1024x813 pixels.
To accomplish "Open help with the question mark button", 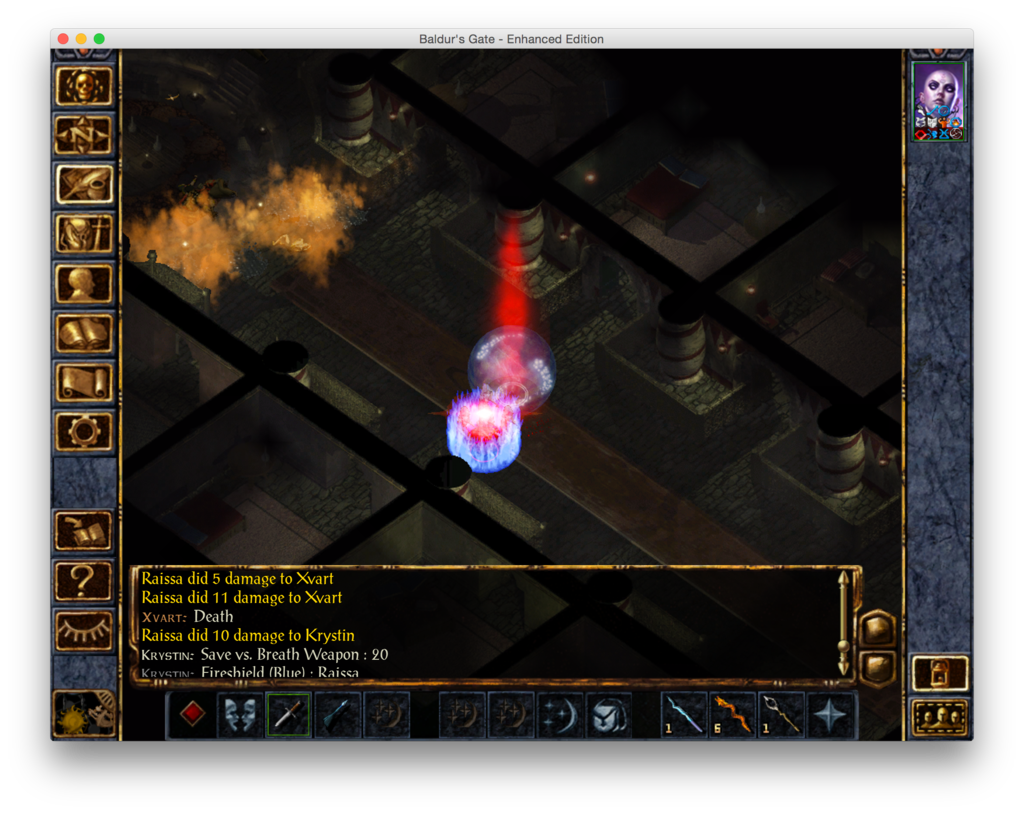I will [84, 580].
